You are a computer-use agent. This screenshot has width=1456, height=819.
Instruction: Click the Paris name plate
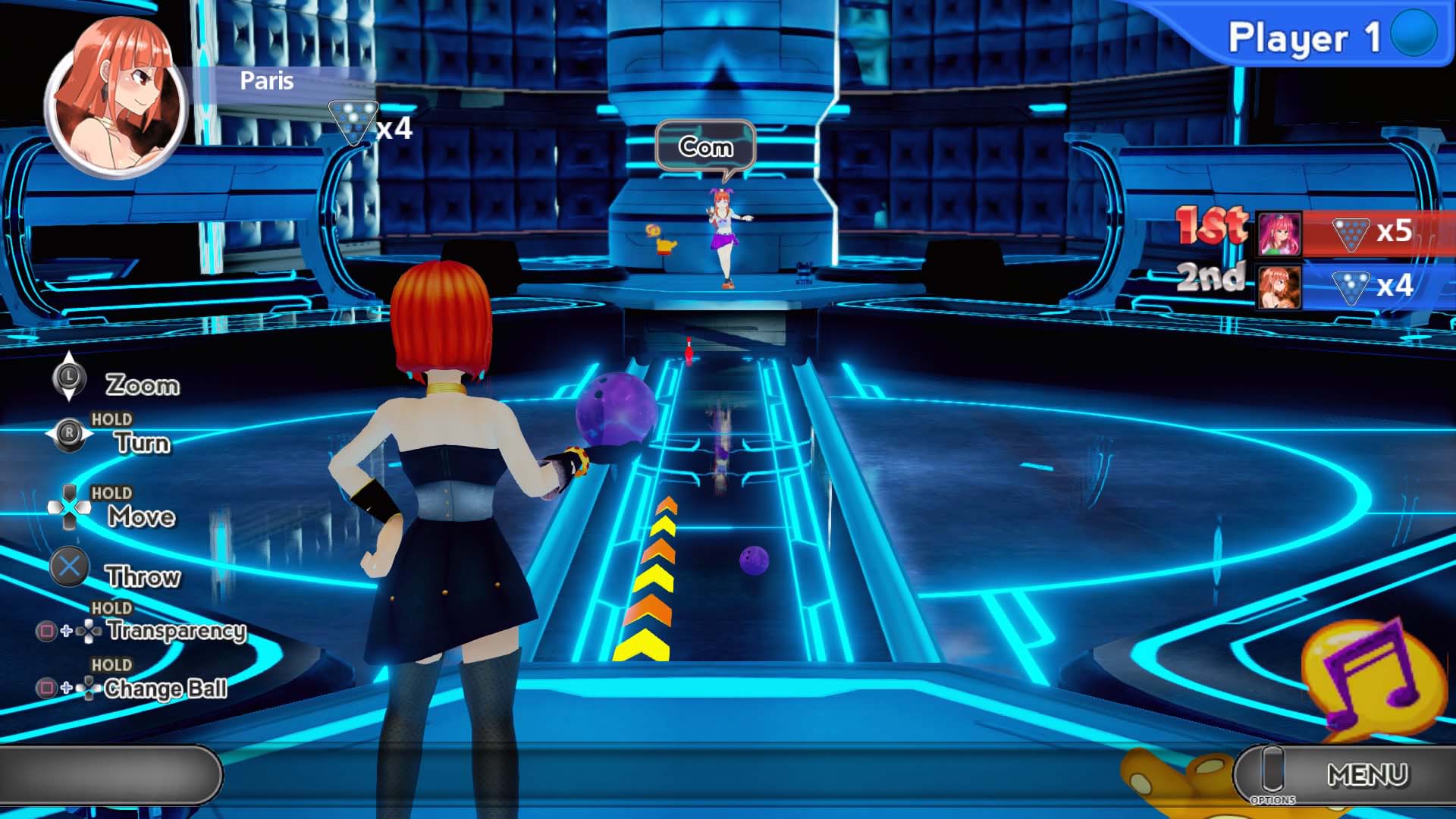coord(266,80)
